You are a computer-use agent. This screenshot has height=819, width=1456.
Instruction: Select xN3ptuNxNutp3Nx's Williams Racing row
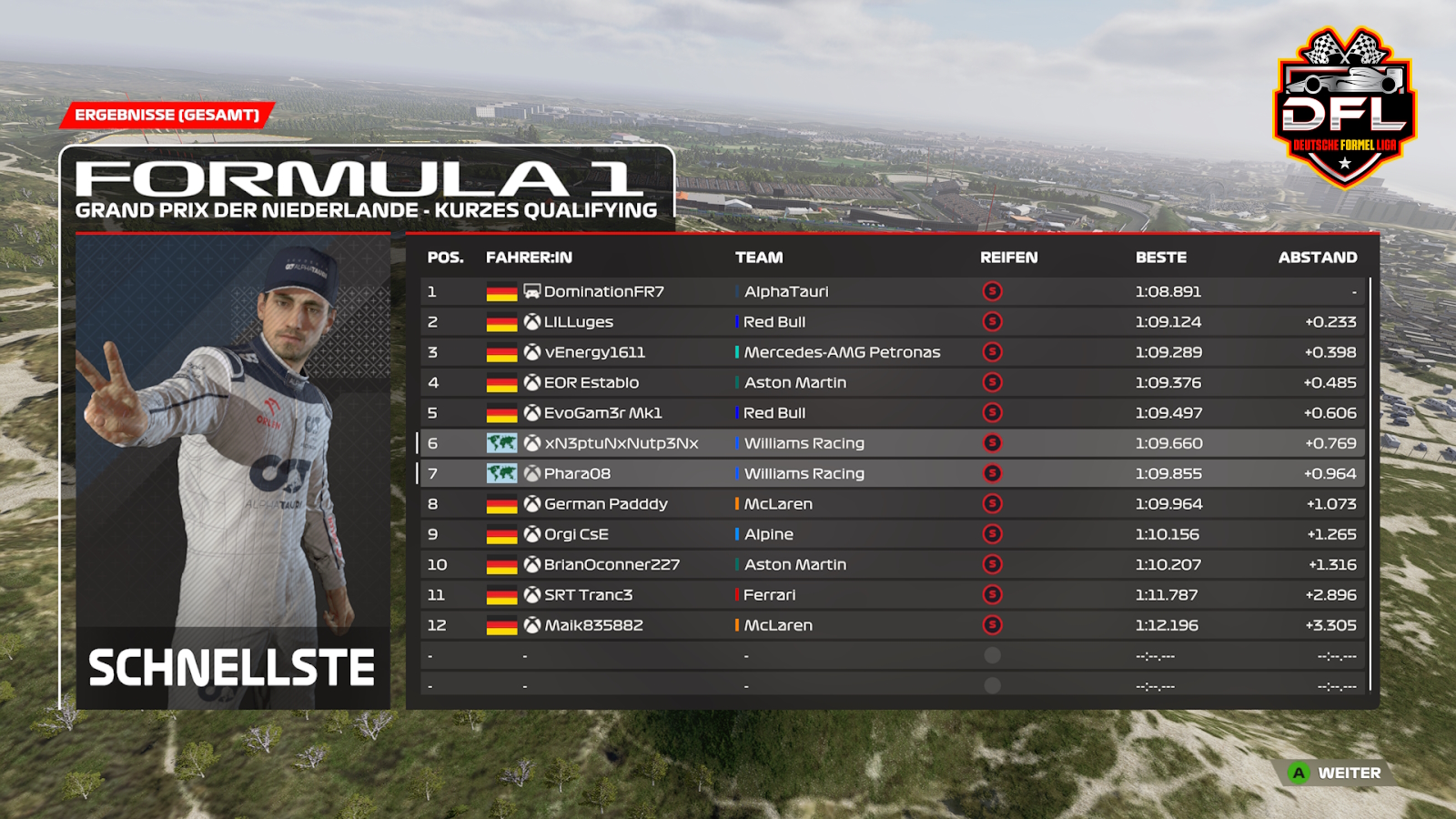(x=621, y=443)
